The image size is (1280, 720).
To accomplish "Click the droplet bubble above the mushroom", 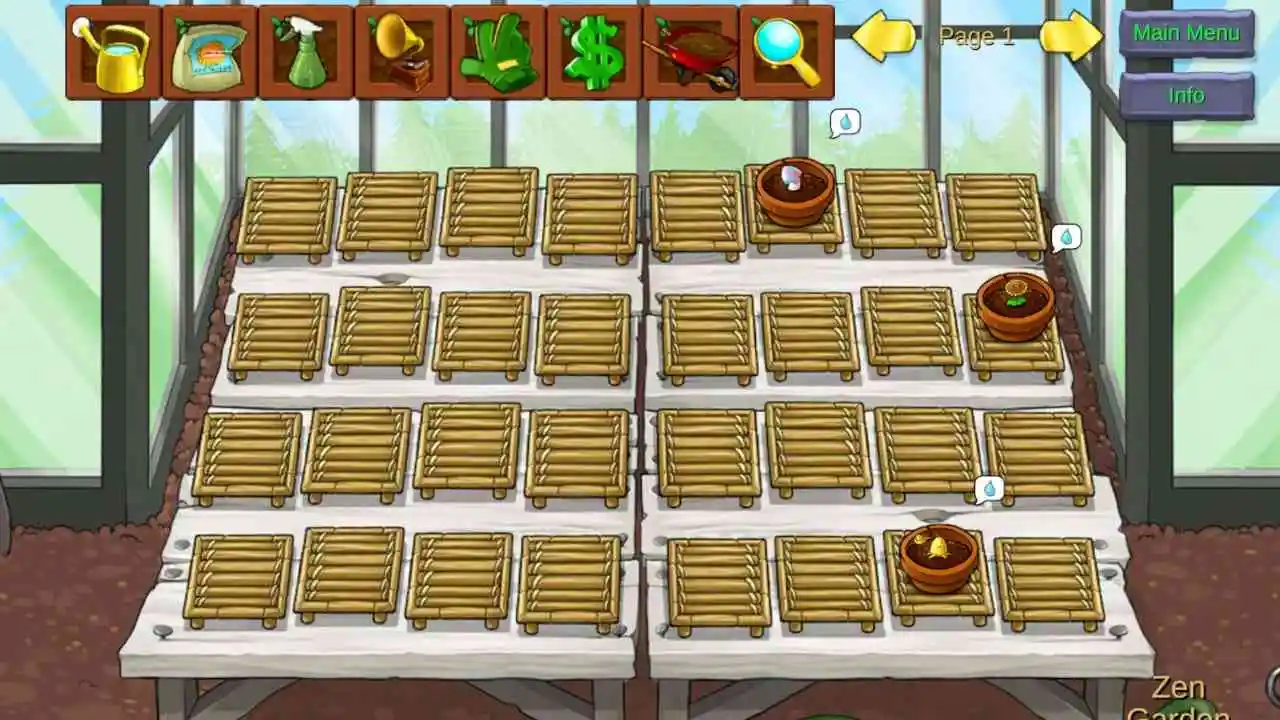I will click(x=845, y=118).
